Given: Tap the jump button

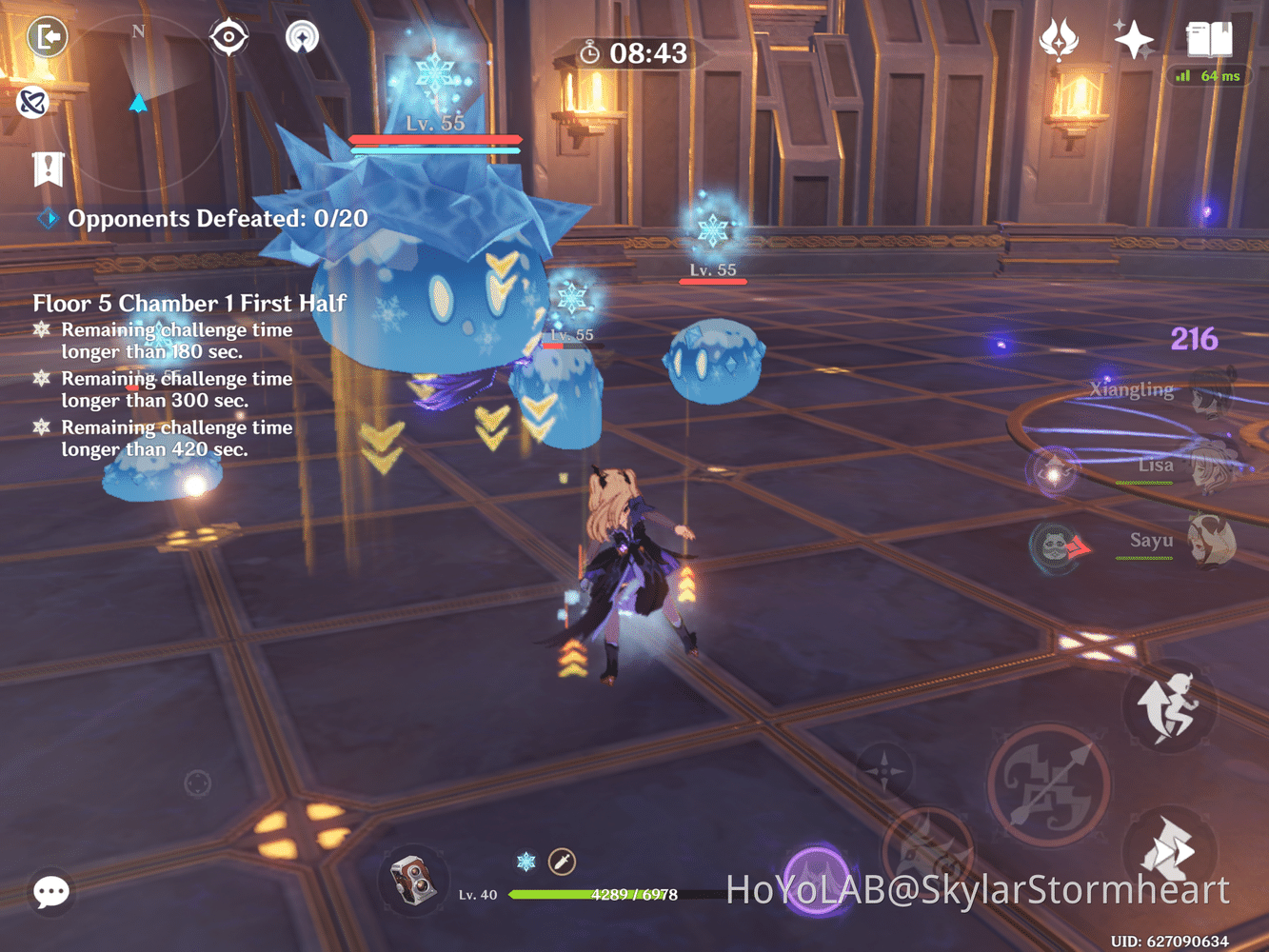Looking at the screenshot, I should pos(1169,706).
